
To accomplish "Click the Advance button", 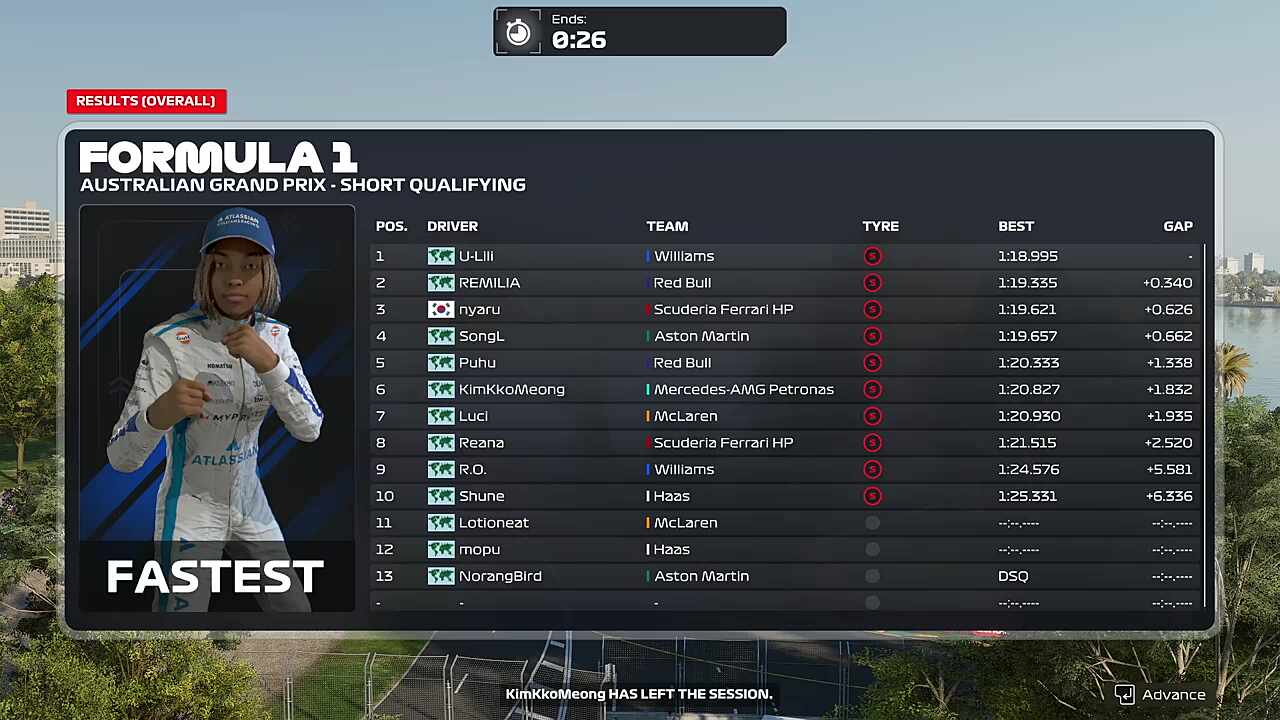I will [1160, 695].
